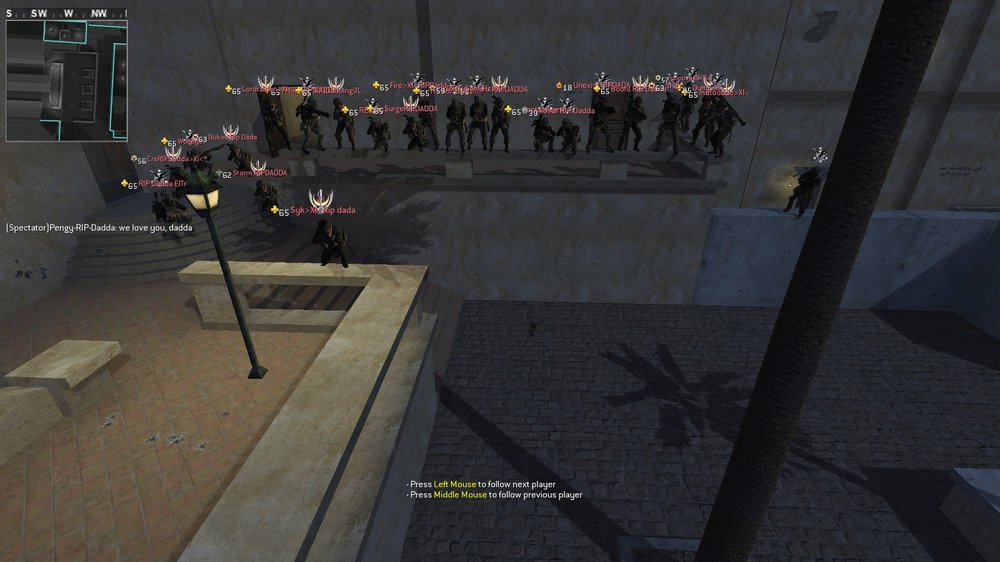Click the minimap in the corner
Screen dimensions: 1000x562
(x=66, y=80)
